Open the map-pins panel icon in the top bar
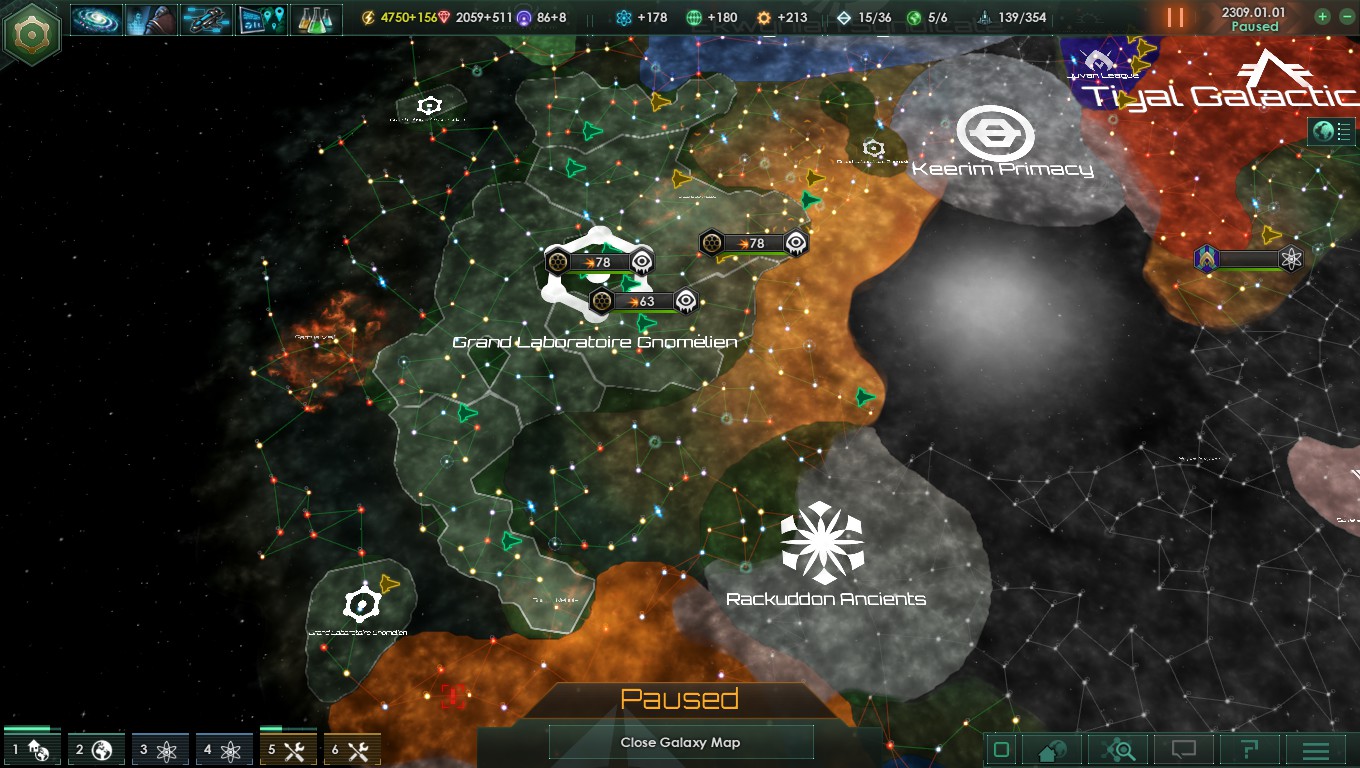The height and width of the screenshot is (768, 1360). pos(261,19)
